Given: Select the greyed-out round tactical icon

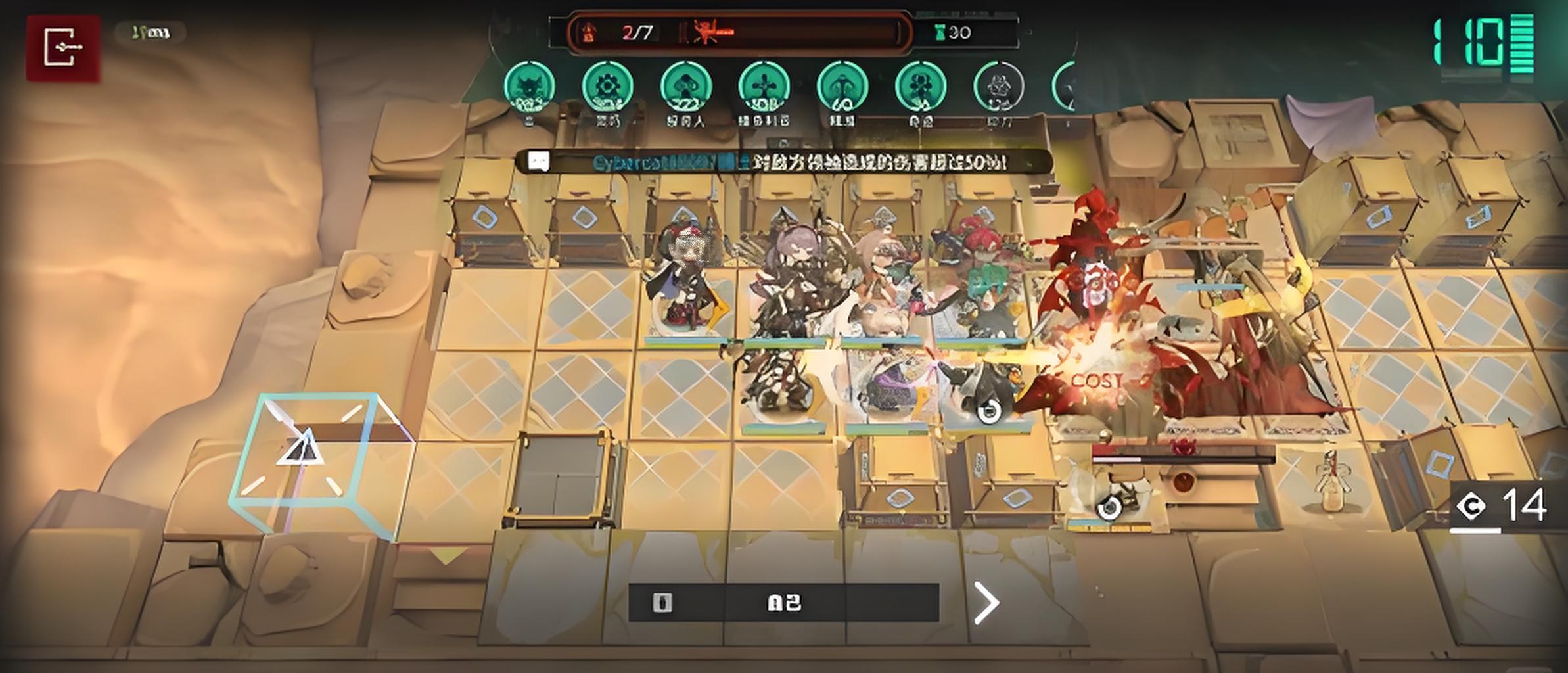Looking at the screenshot, I should point(998,87).
